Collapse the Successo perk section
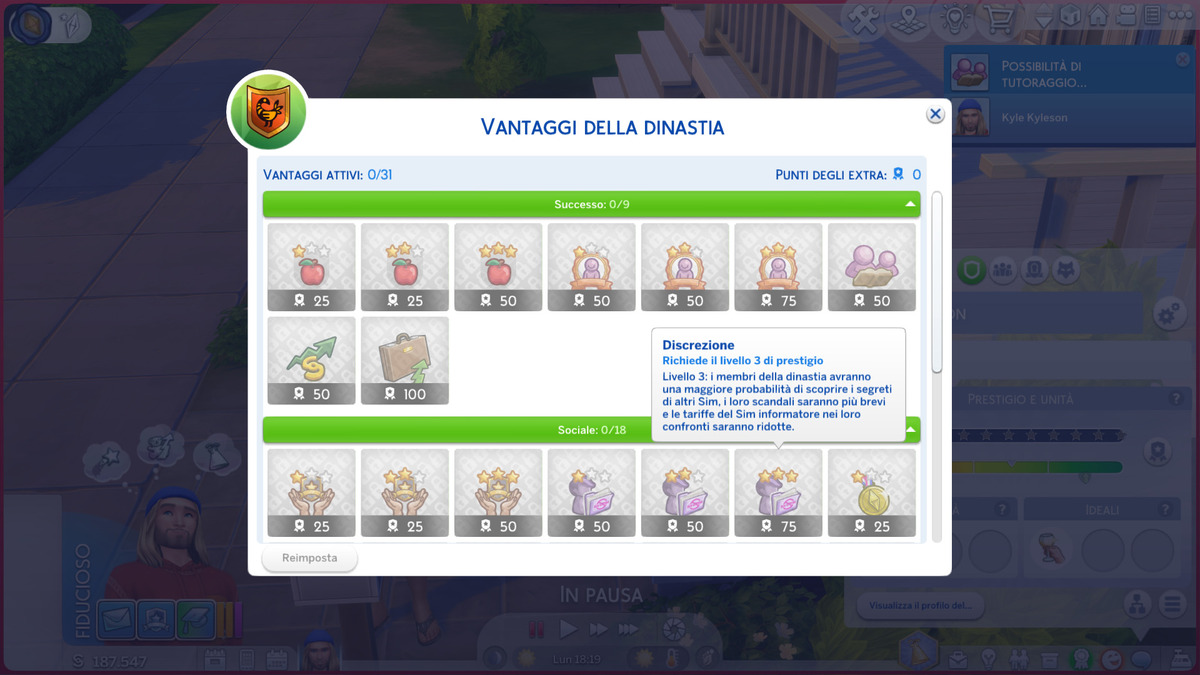 (x=909, y=204)
